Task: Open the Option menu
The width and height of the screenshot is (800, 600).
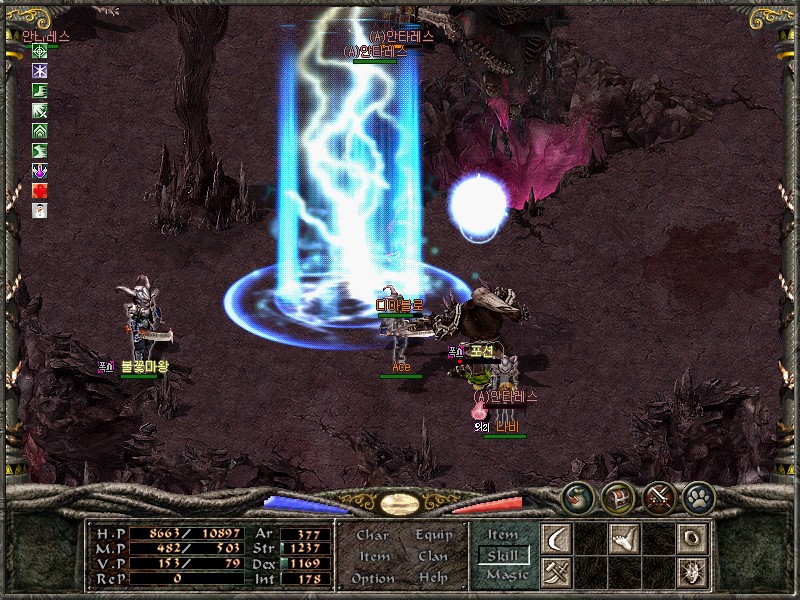Action: [372, 578]
